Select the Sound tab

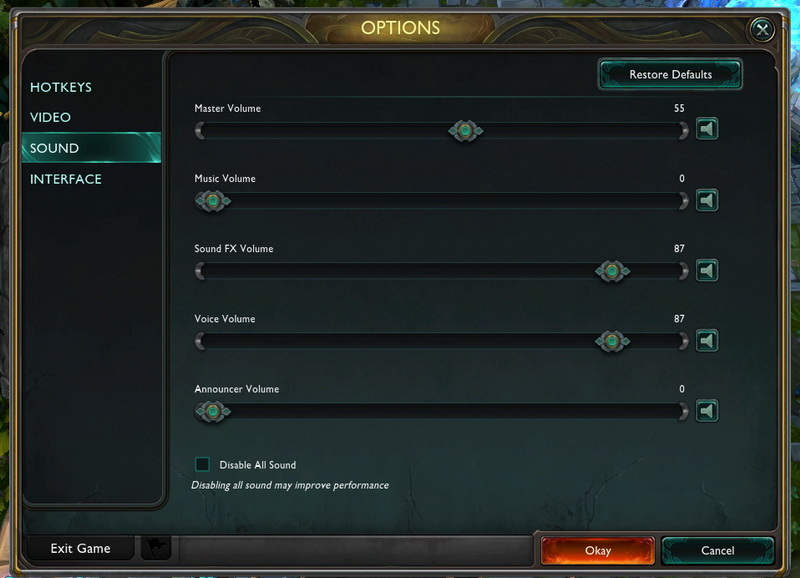(55, 148)
